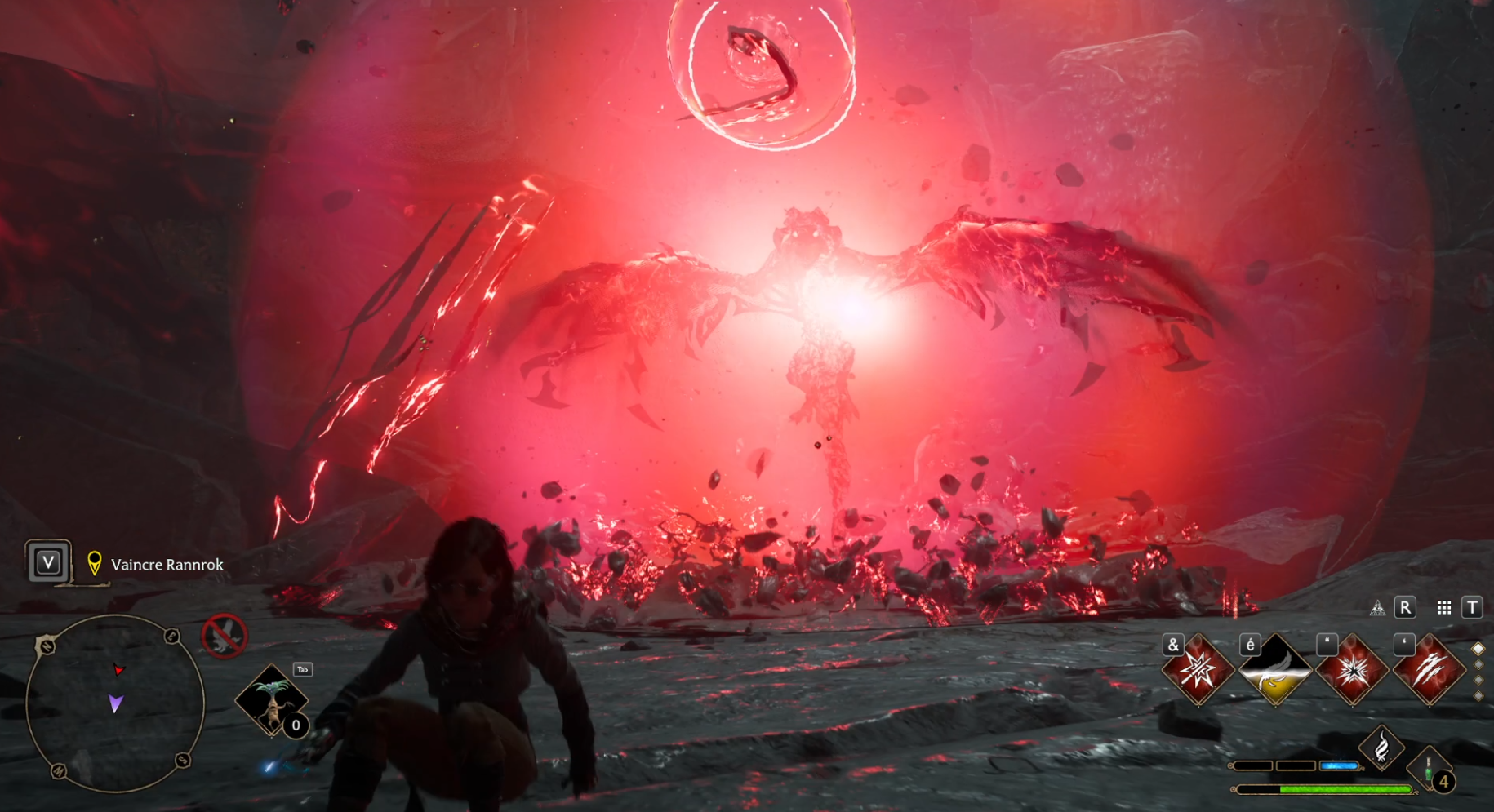The image size is (1494, 812).
Task: Click the talent triangle icon near R key
Action: [x=1378, y=609]
